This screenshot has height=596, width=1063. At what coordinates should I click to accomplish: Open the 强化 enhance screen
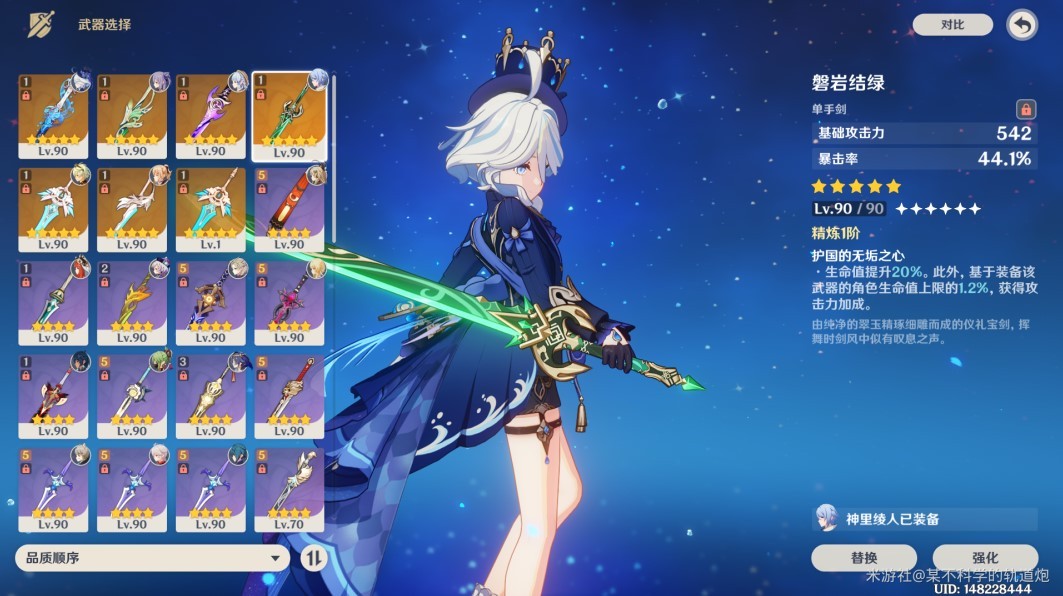pos(984,557)
